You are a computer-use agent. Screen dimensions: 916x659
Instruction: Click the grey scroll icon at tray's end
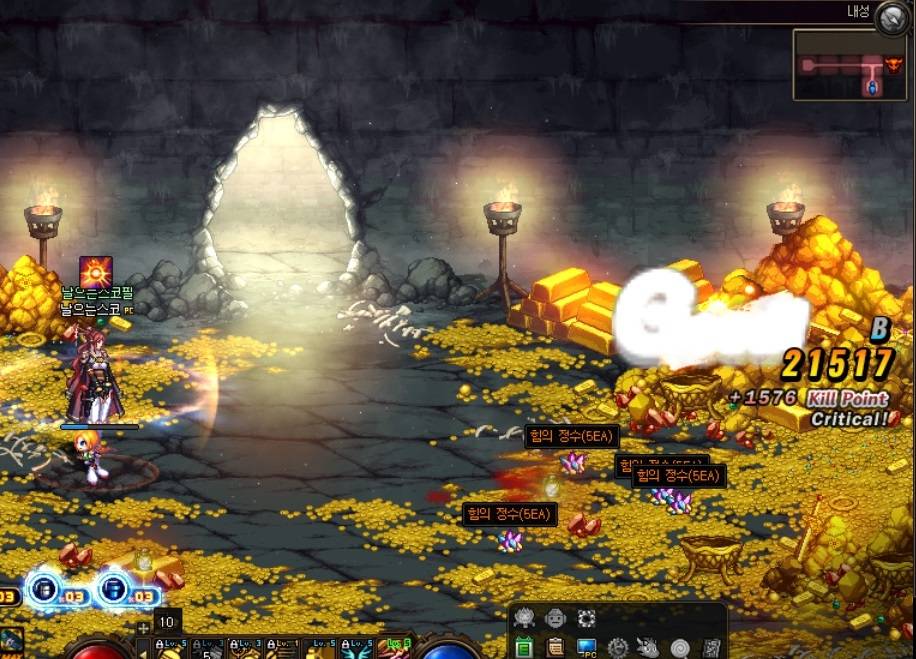(x=711, y=648)
